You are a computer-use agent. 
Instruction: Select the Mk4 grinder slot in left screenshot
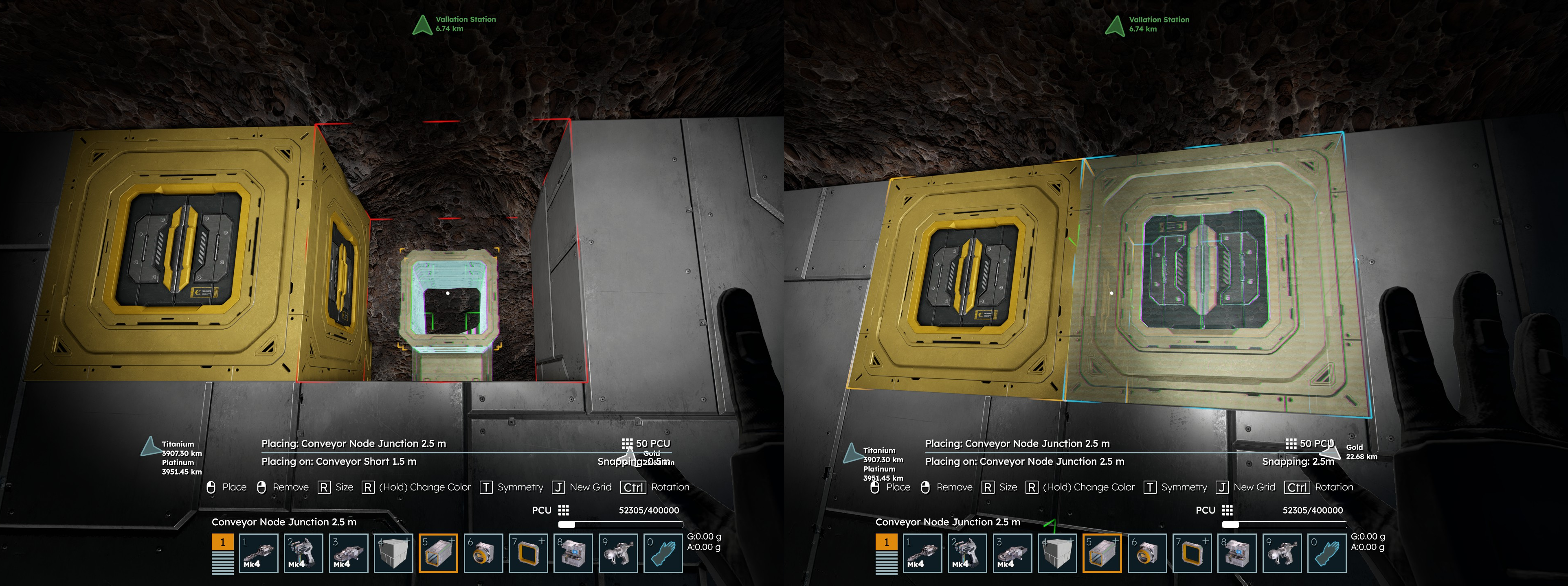[349, 553]
